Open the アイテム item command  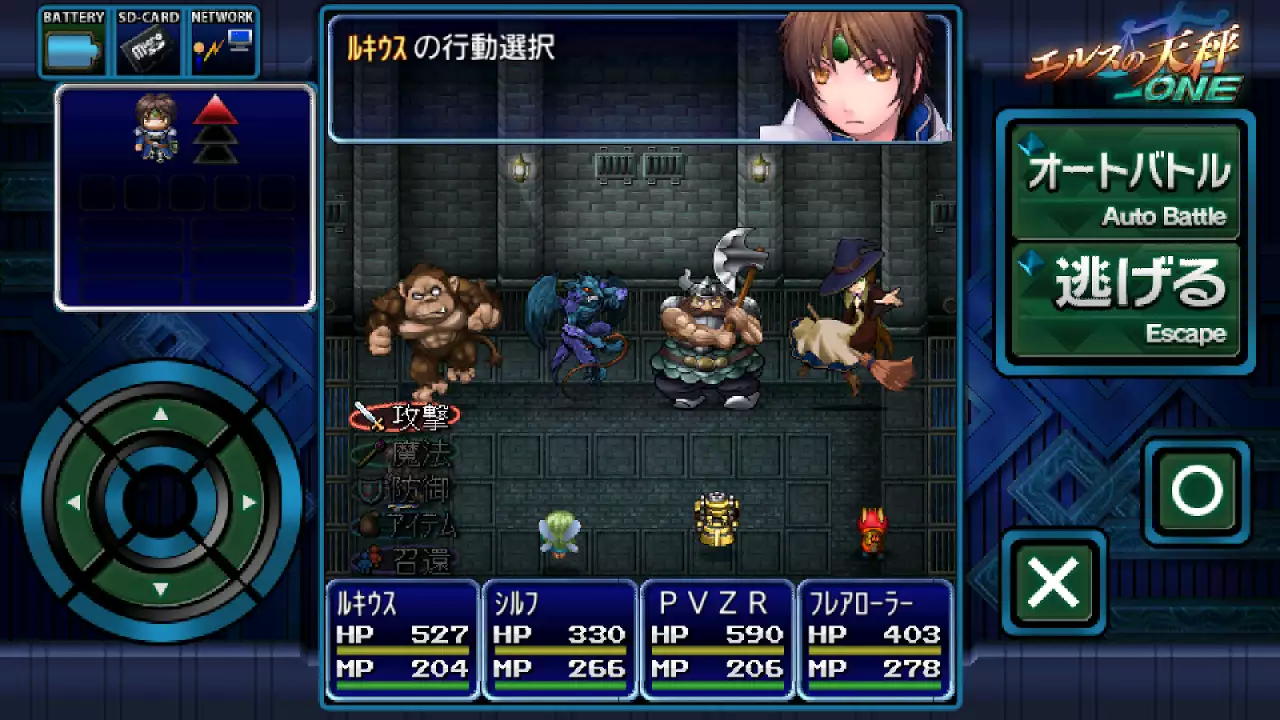click(x=408, y=525)
